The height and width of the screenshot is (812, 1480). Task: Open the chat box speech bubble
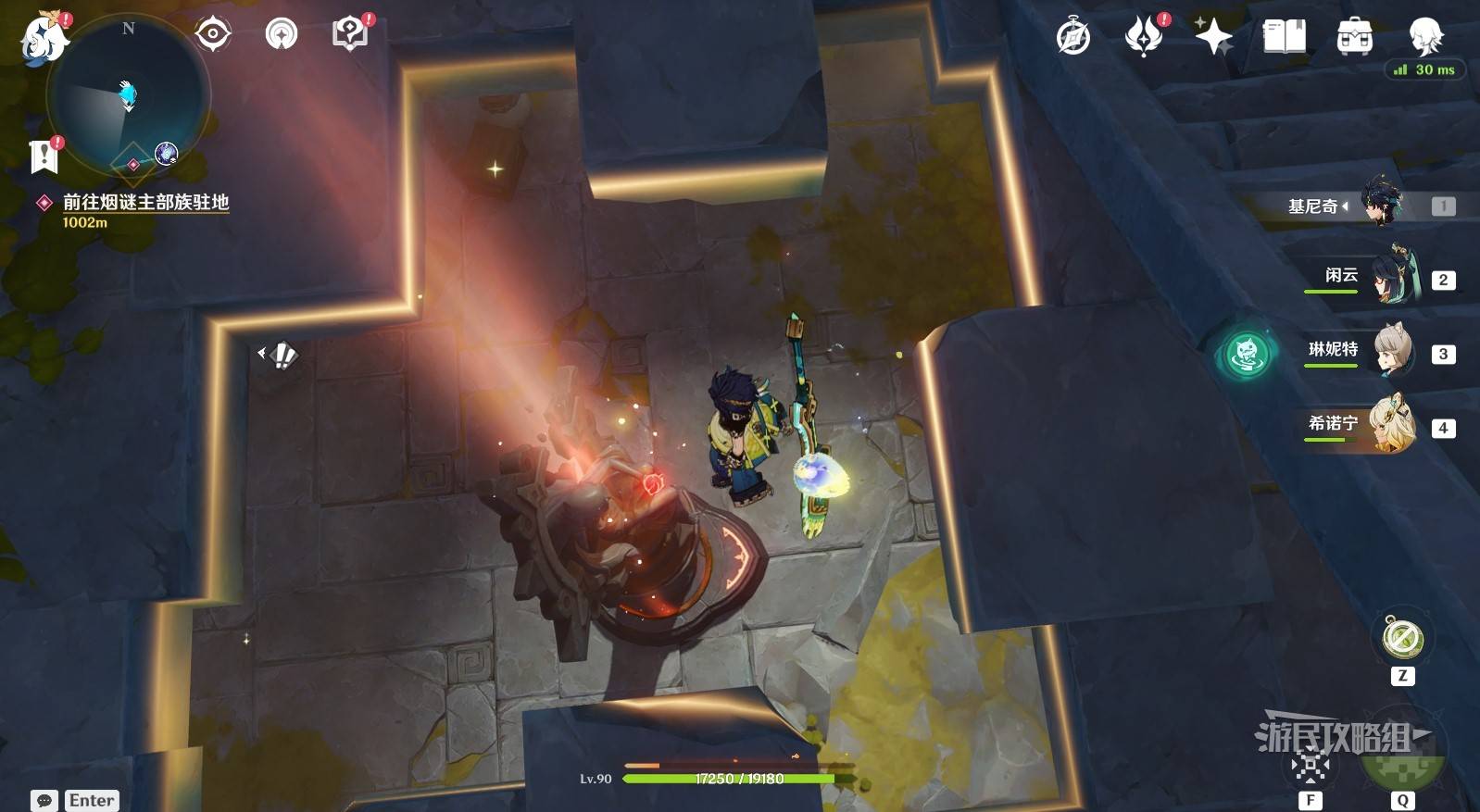coord(44,800)
